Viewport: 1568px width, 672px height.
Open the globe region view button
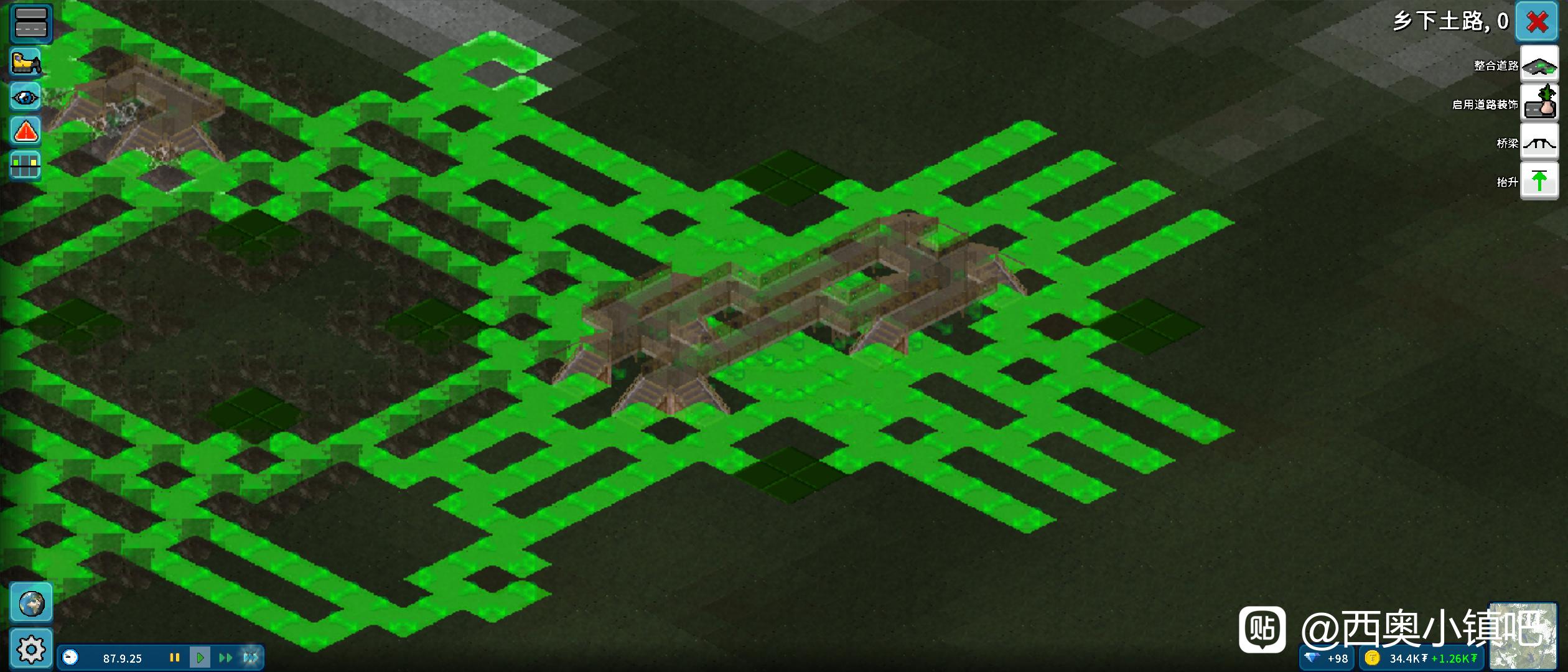point(31,603)
